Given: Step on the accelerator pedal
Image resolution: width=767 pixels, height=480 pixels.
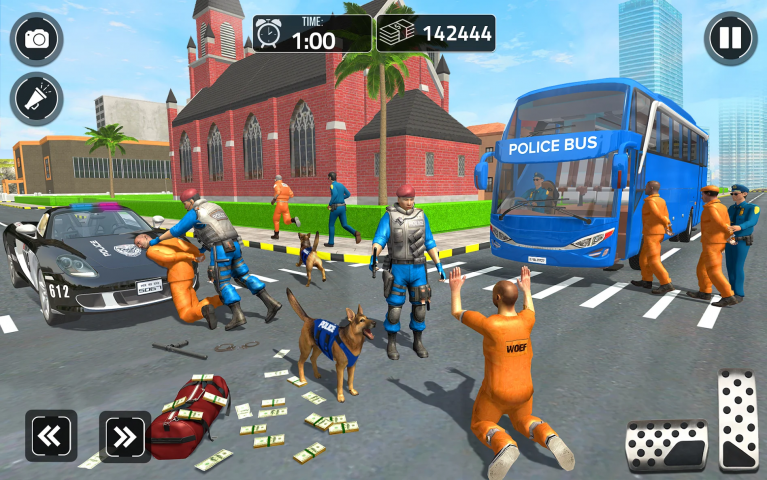Looking at the screenshot, I should click(738, 419).
